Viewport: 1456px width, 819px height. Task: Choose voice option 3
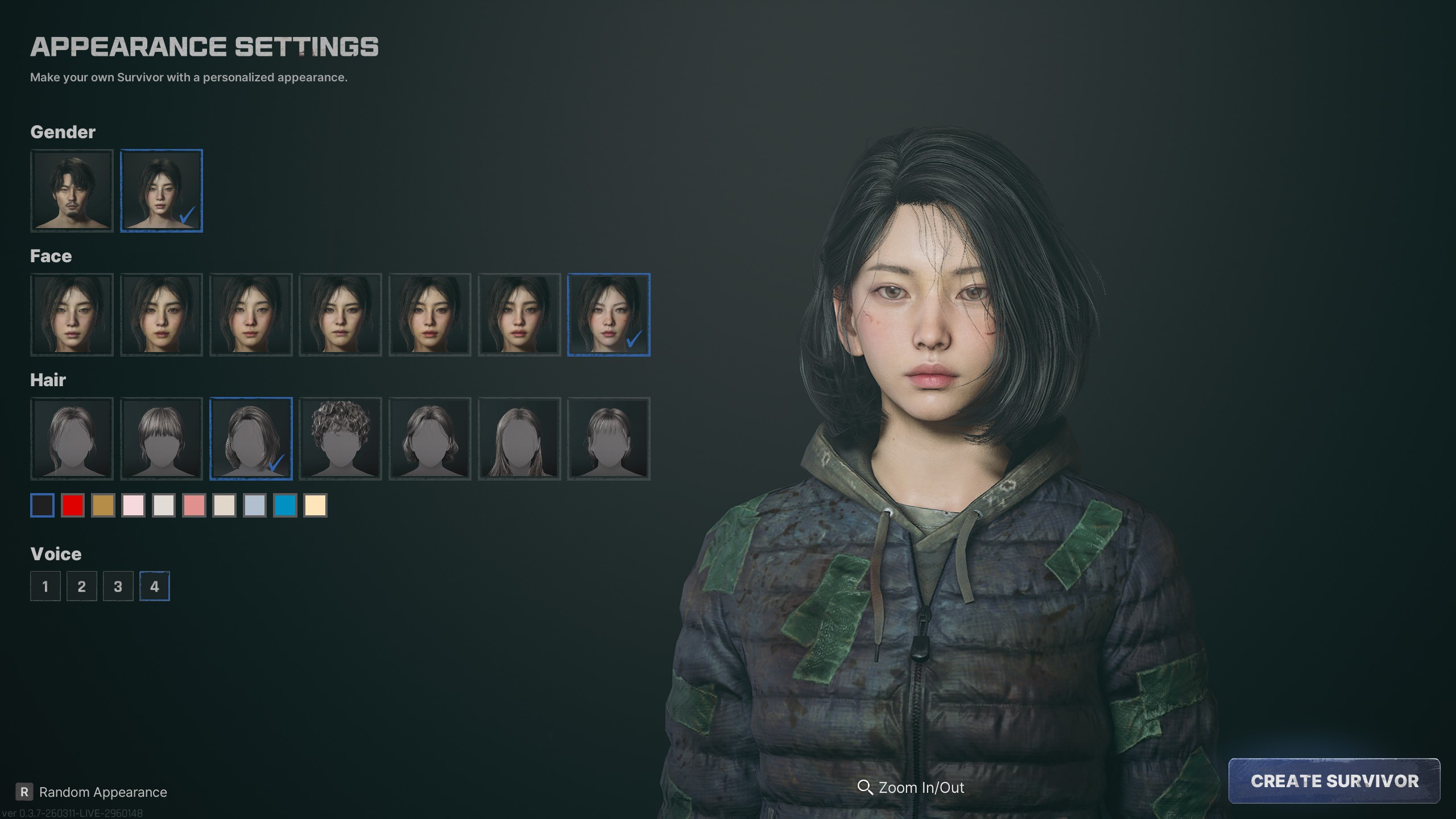click(118, 586)
